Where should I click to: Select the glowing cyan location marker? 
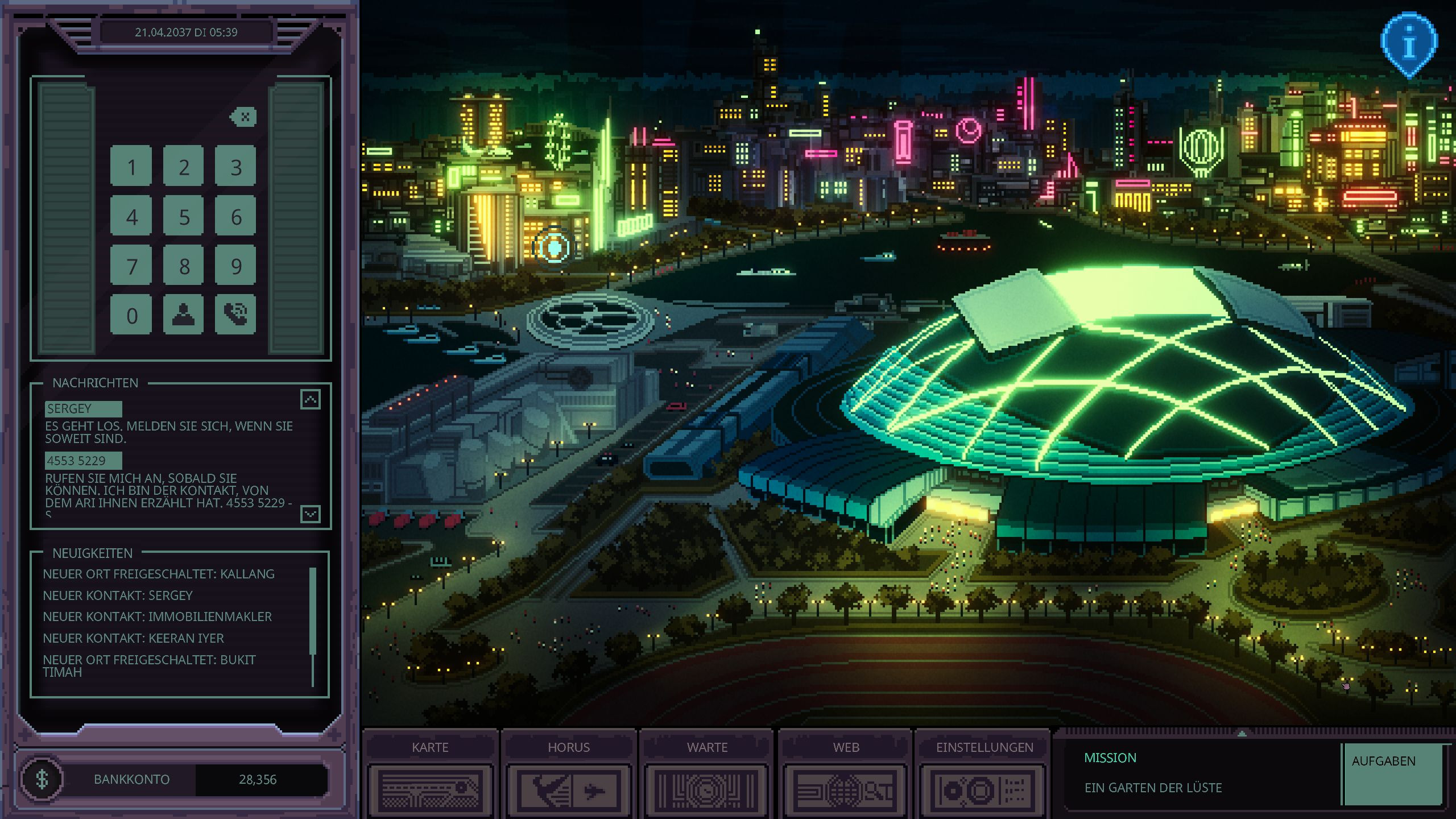554,247
